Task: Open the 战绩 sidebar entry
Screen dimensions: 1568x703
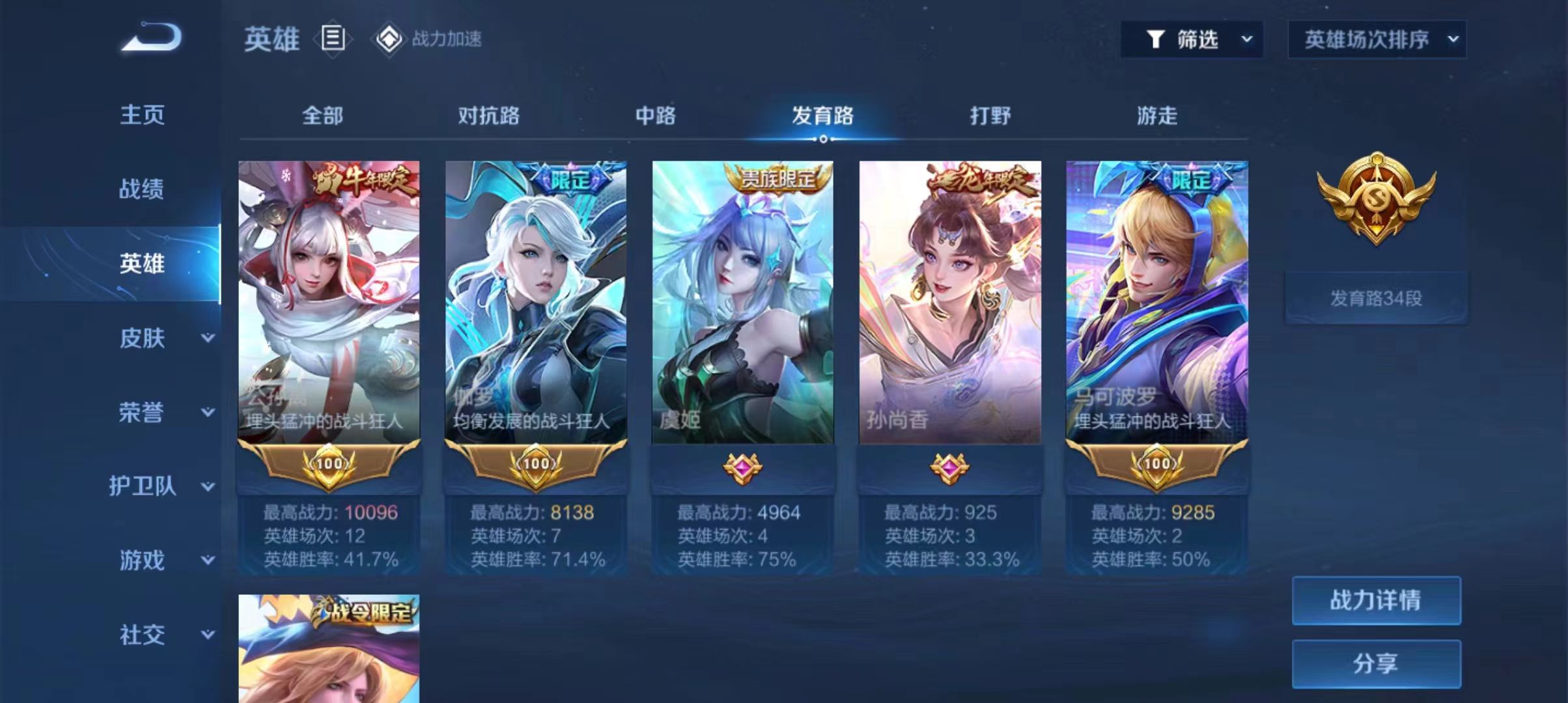Action: pyautogui.click(x=142, y=189)
